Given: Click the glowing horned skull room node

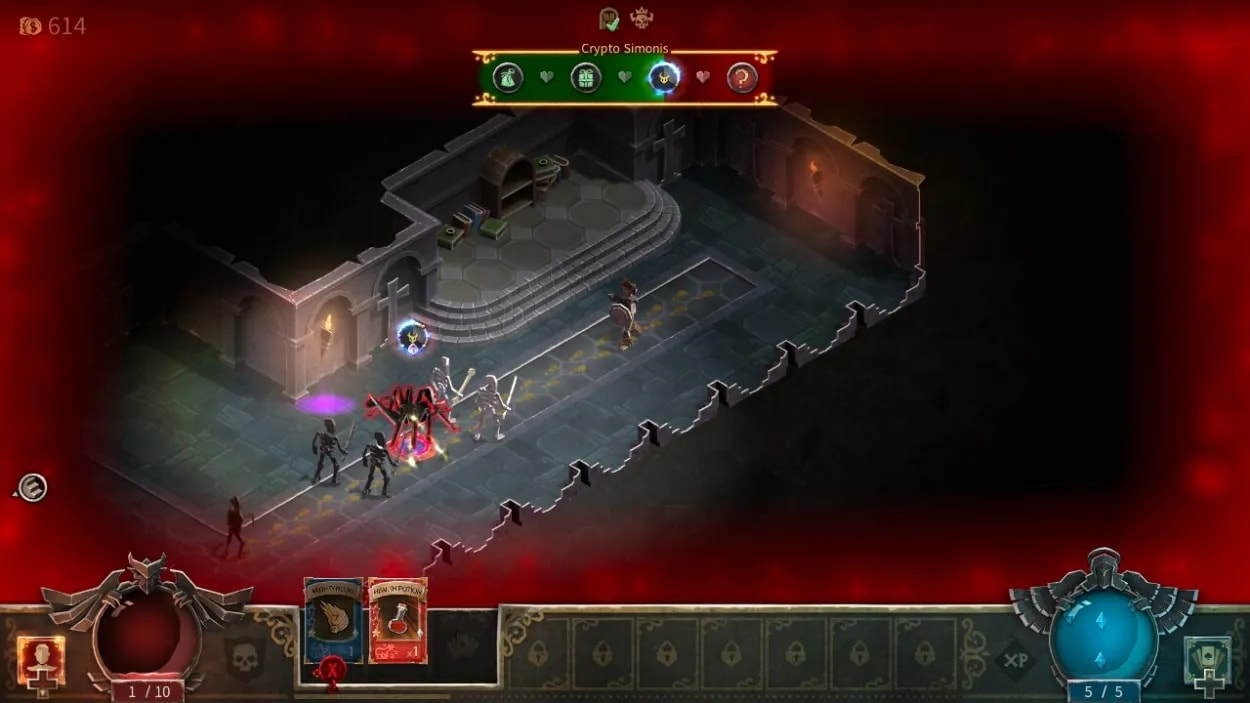Looking at the screenshot, I should click(664, 77).
